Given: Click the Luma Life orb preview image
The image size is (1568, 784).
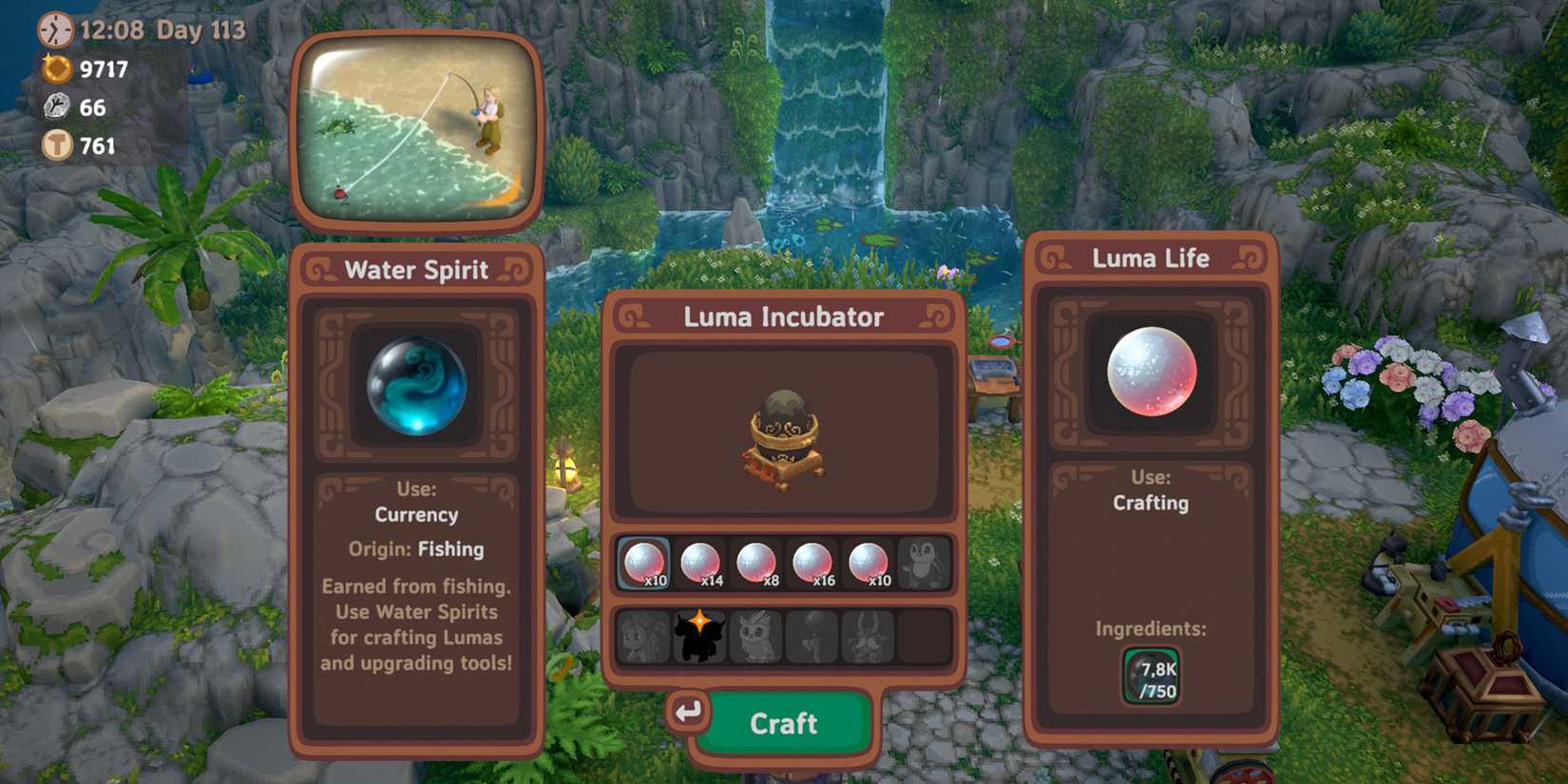Looking at the screenshot, I should (x=1151, y=373).
